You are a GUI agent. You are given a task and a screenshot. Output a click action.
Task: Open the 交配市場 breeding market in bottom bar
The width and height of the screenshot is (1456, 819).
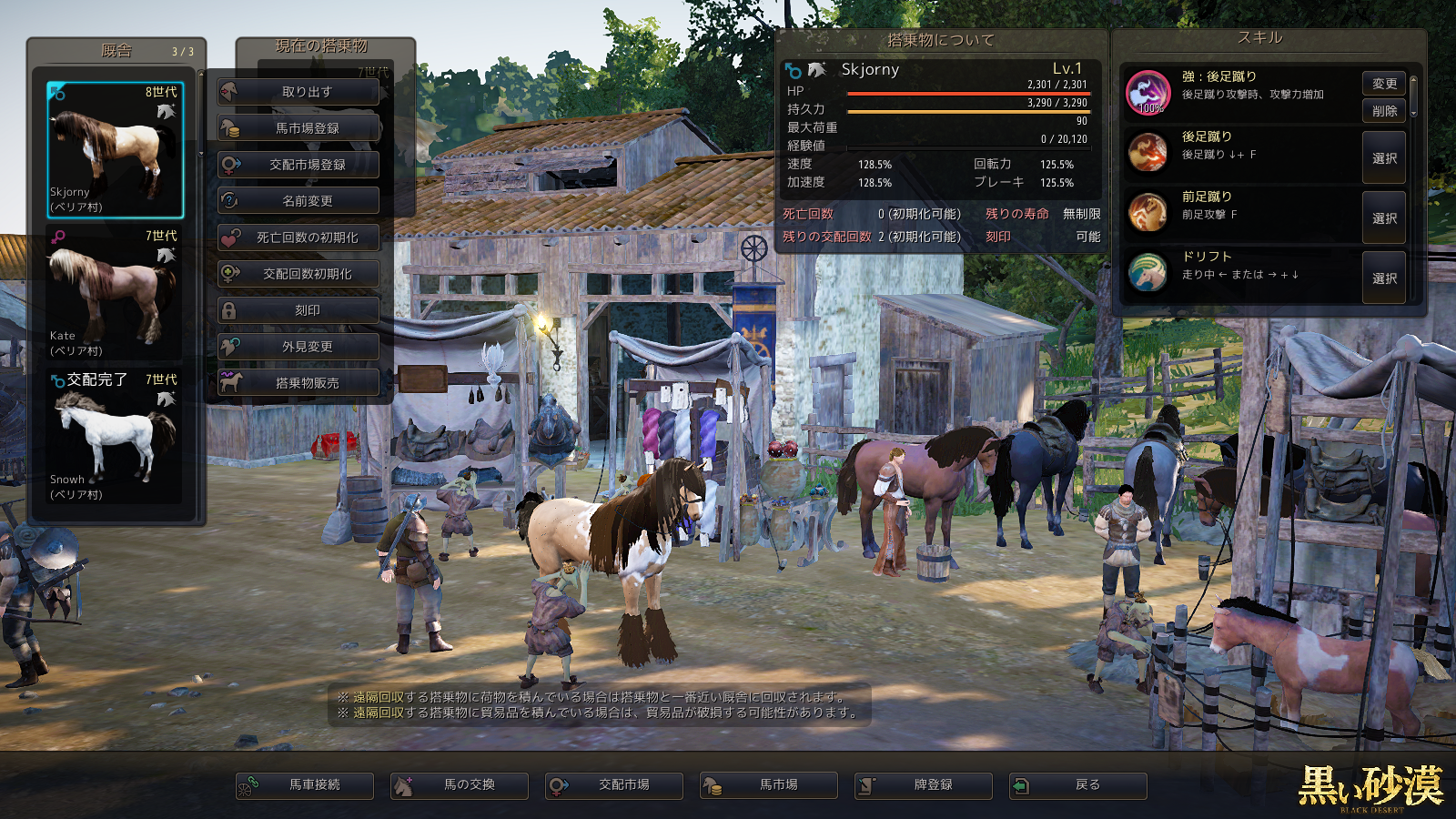point(614,785)
